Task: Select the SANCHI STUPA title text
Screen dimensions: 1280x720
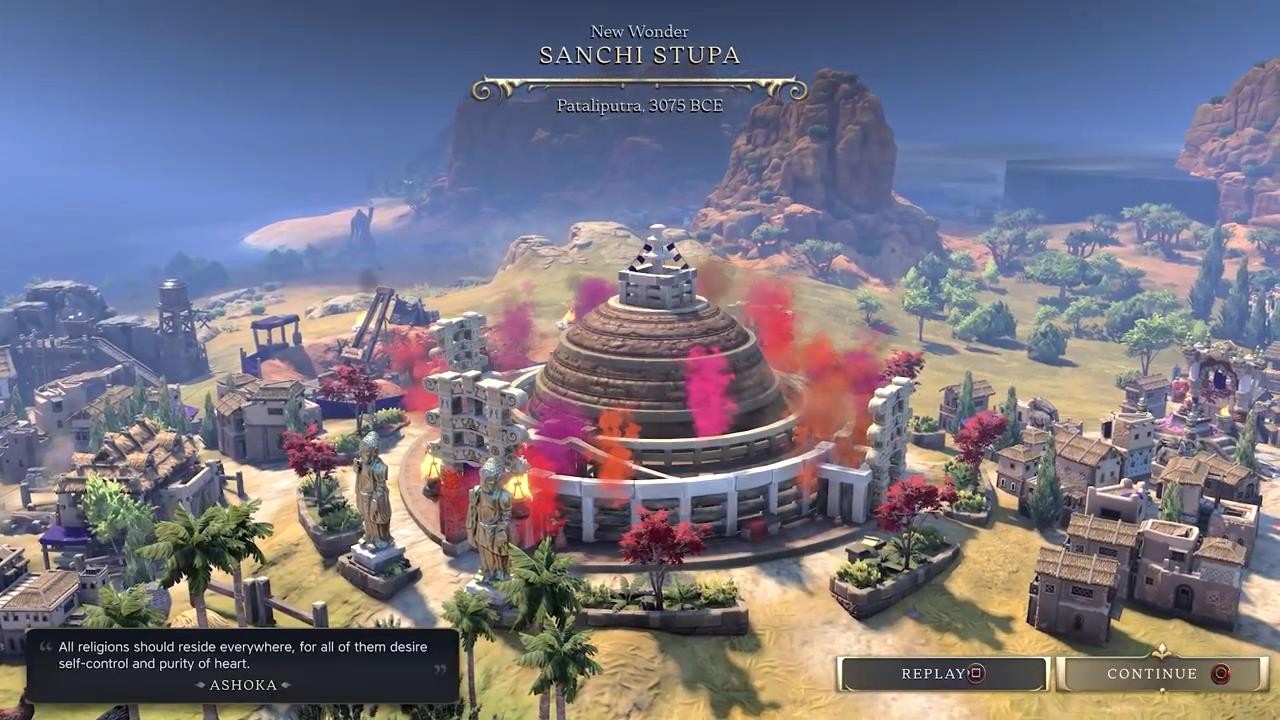Action: point(639,56)
